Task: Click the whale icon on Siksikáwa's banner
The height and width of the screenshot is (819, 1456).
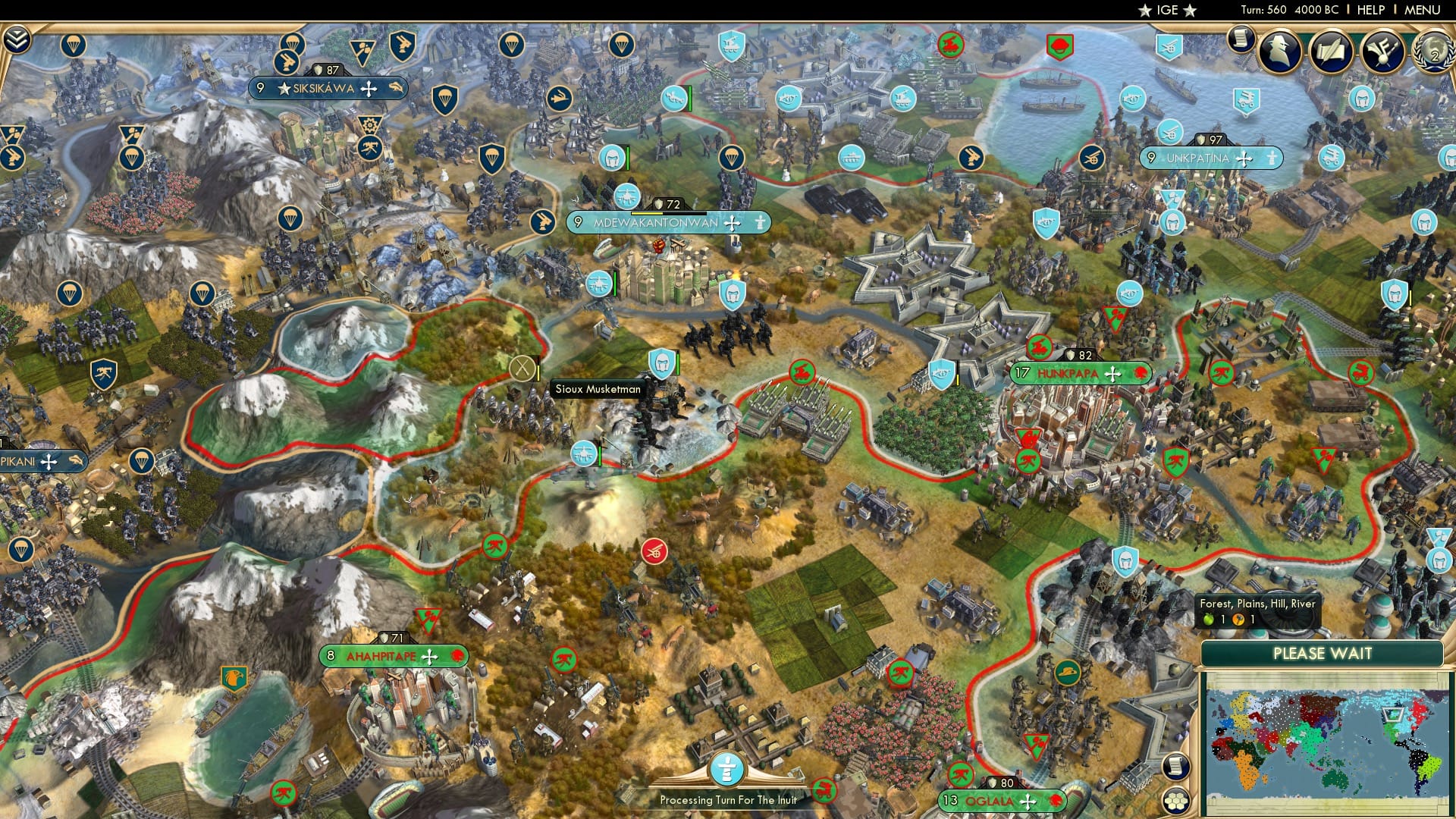Action: pyautogui.click(x=395, y=87)
